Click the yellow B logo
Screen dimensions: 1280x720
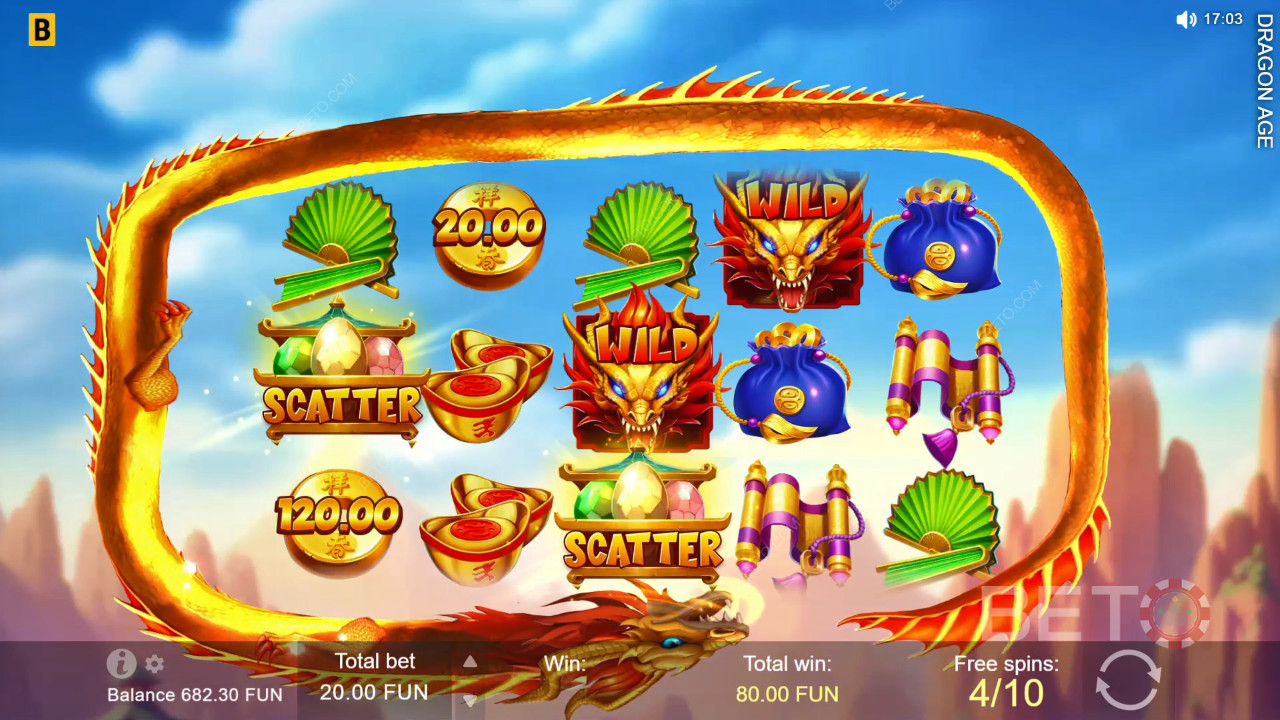pyautogui.click(x=41, y=31)
